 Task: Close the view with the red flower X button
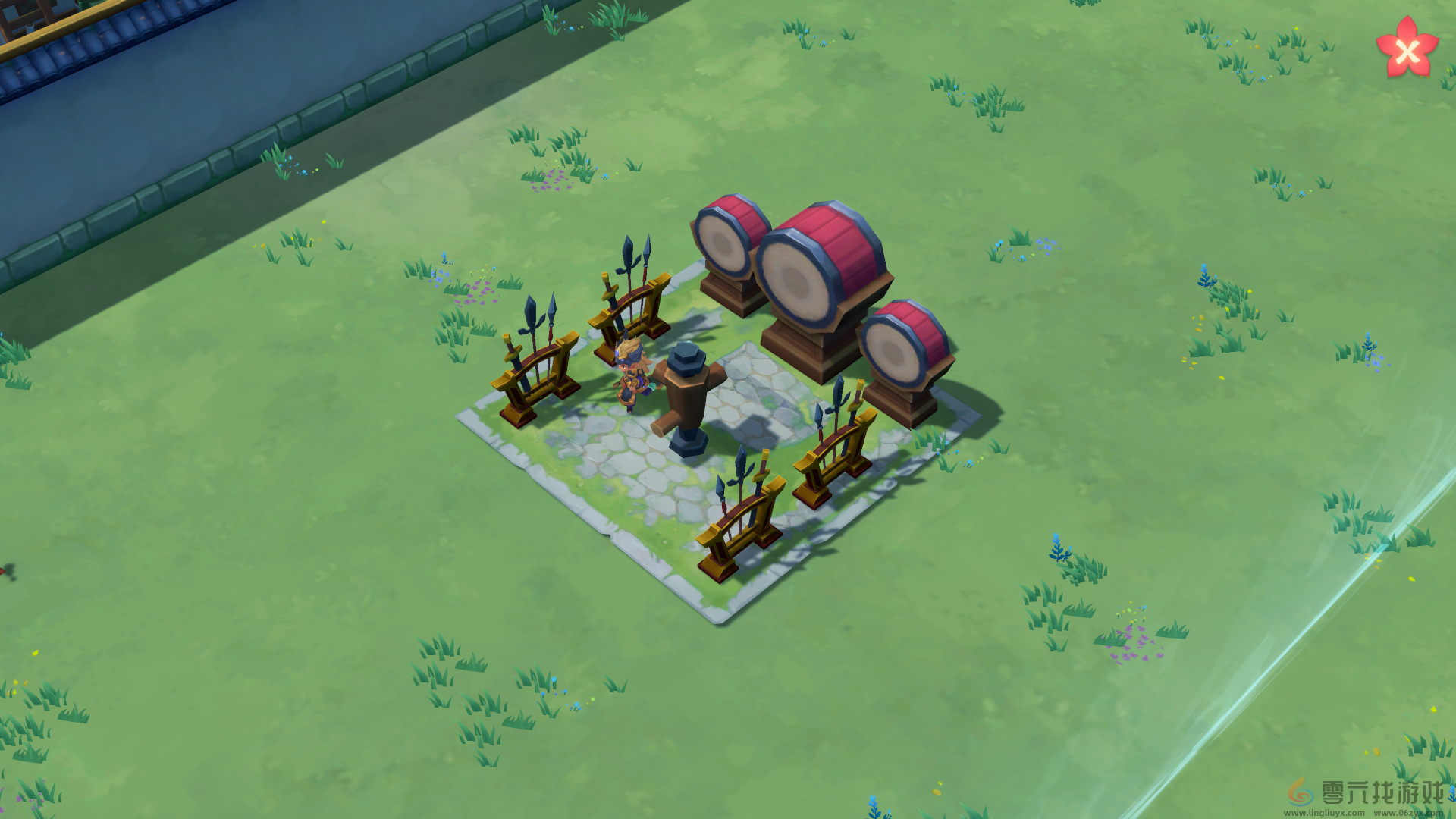pos(1407,50)
